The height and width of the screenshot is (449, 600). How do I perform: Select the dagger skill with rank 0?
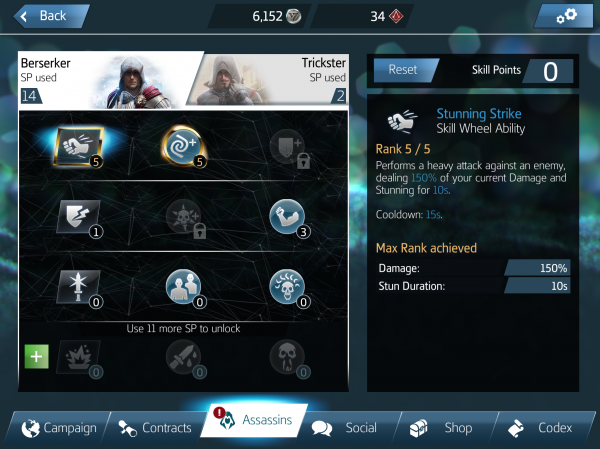pos(75,286)
